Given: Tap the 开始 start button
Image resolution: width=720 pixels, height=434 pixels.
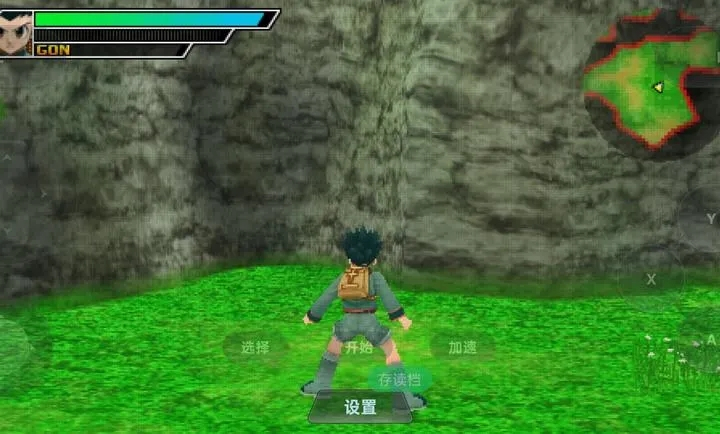Looking at the screenshot, I should click(x=358, y=348).
